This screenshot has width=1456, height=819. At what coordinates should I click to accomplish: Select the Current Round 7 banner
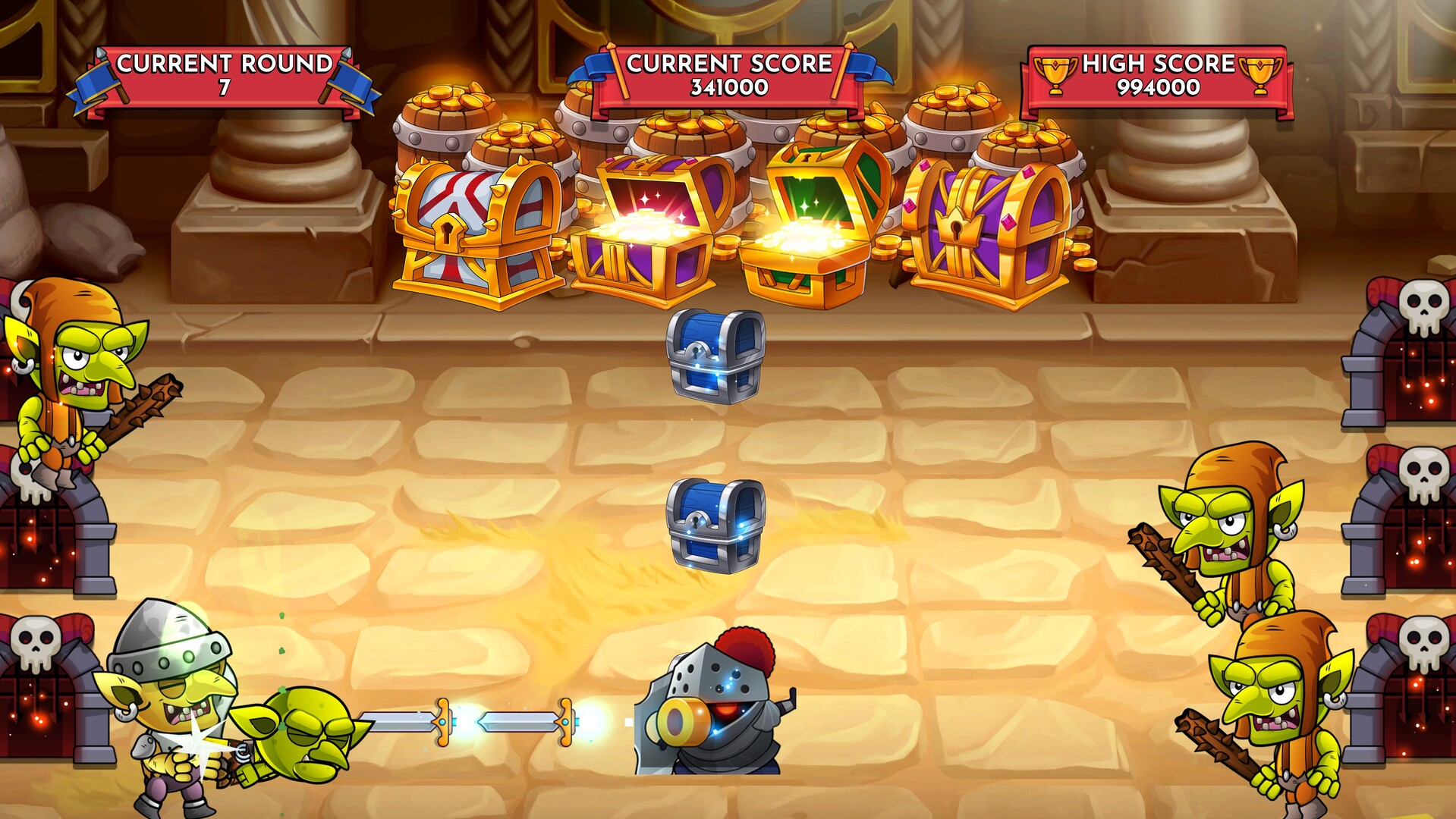click(224, 68)
